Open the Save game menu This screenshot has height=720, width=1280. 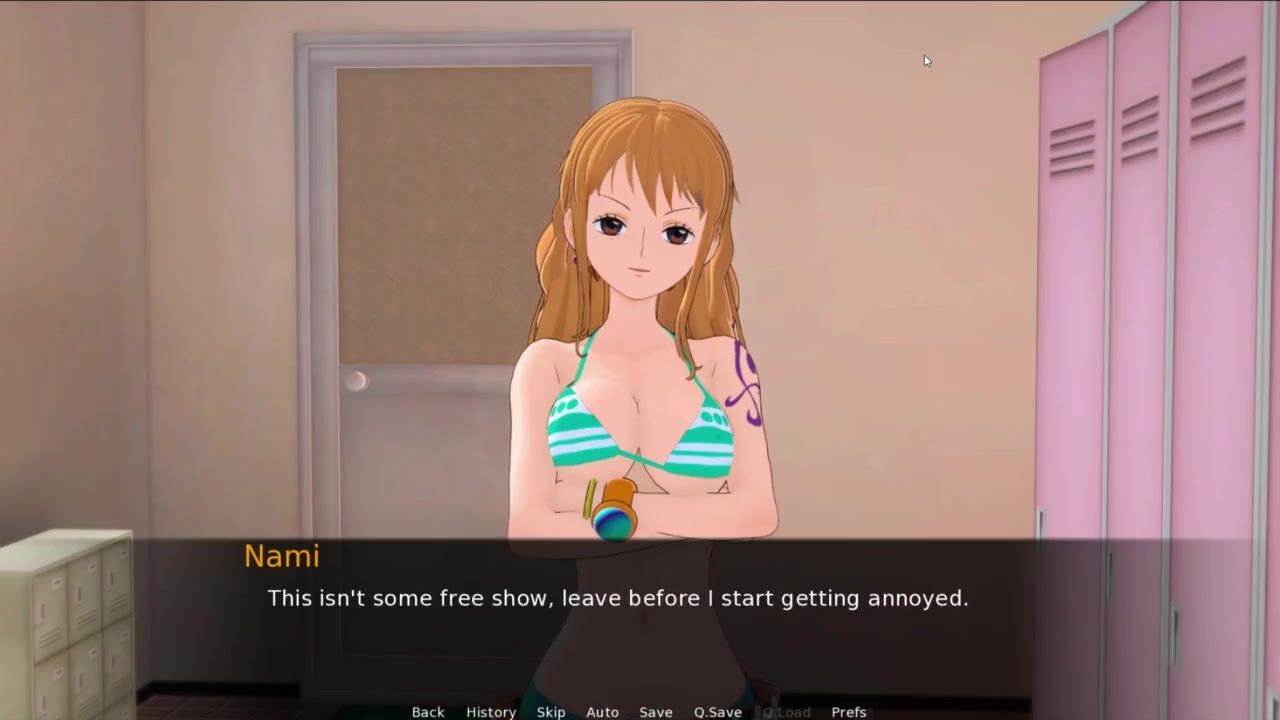[656, 712]
